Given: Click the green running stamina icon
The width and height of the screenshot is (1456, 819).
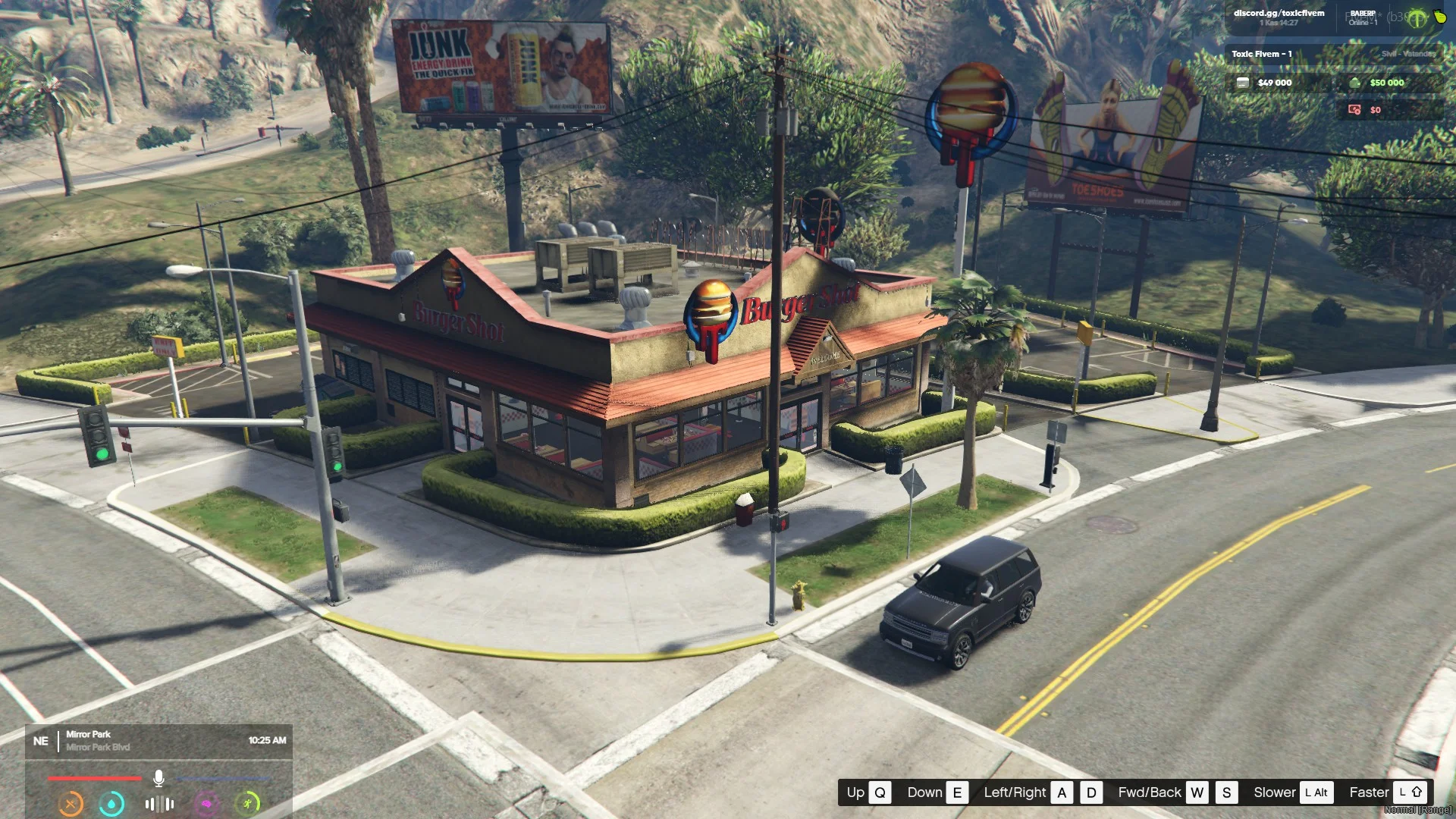Looking at the screenshot, I should coord(248,803).
